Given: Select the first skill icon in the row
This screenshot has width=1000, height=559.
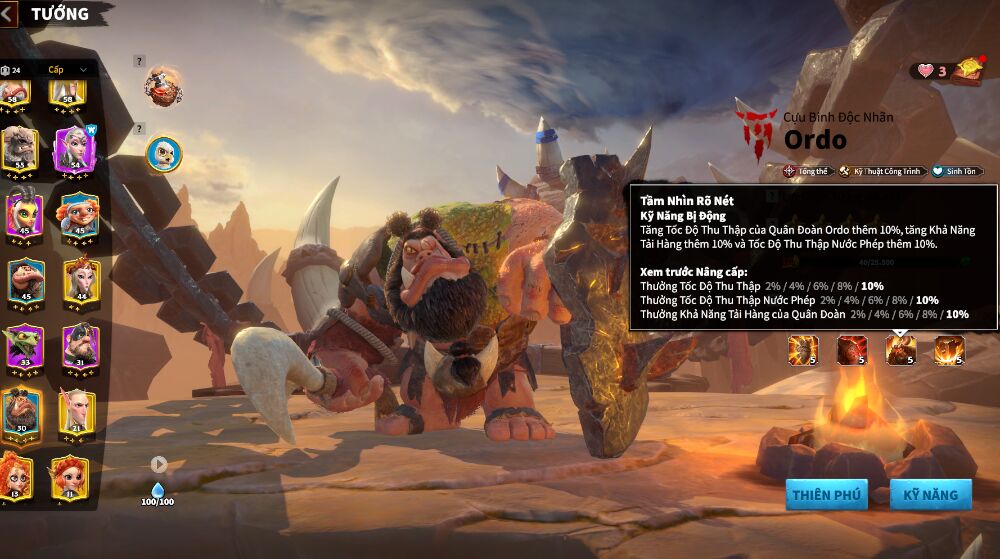Looking at the screenshot, I should 803,350.
